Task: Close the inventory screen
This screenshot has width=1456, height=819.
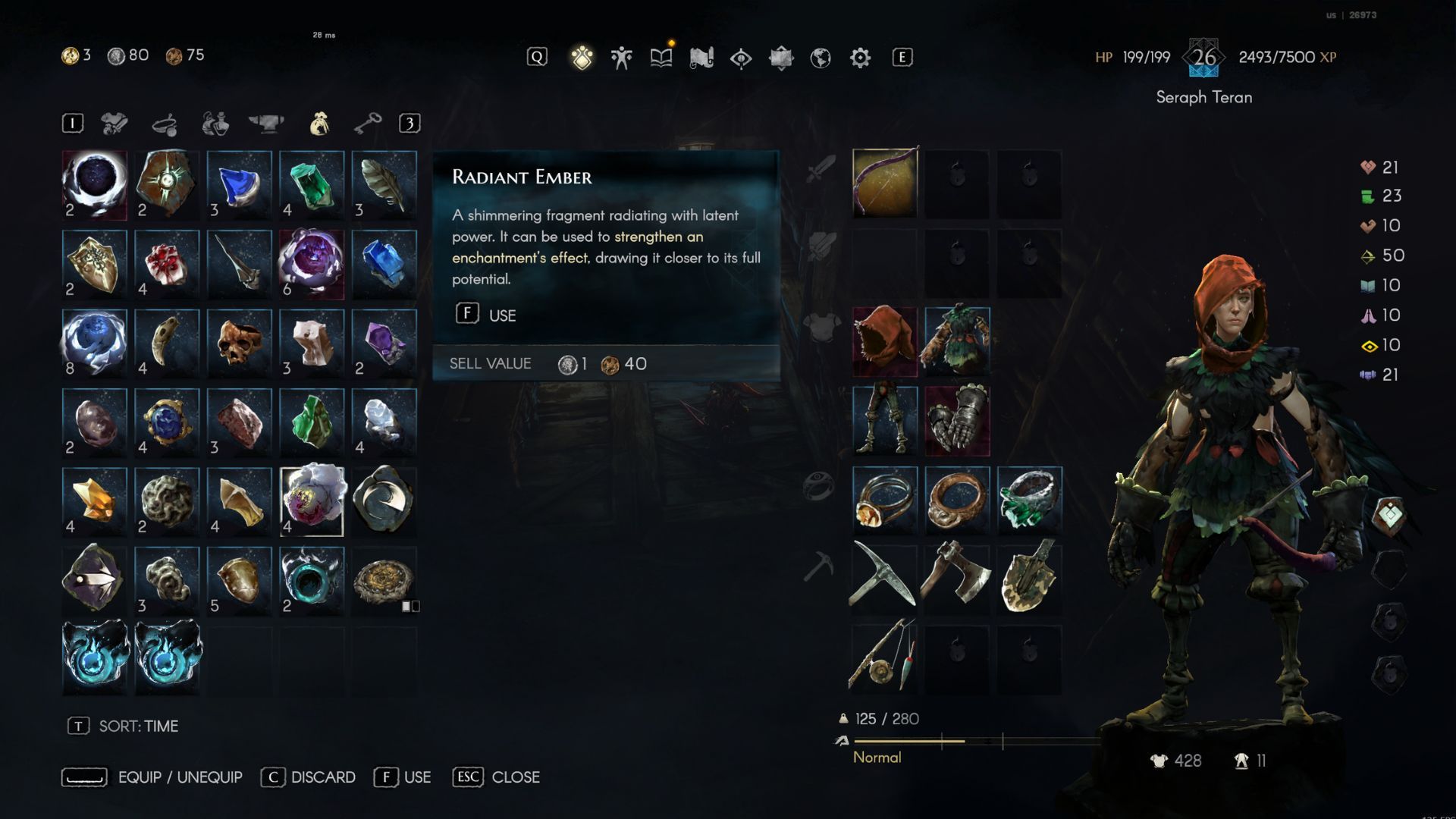Action: (497, 777)
